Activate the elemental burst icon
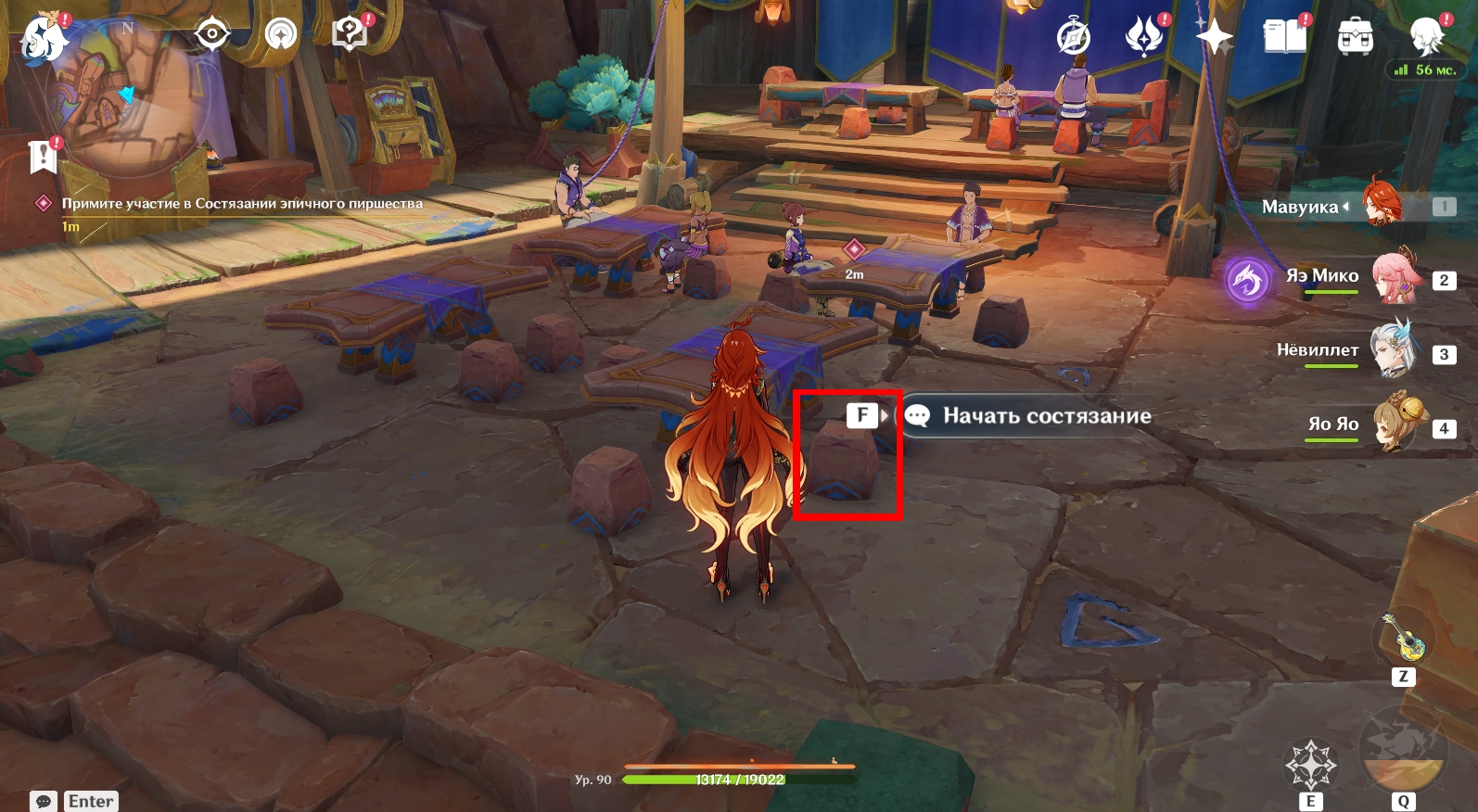 1403,753
